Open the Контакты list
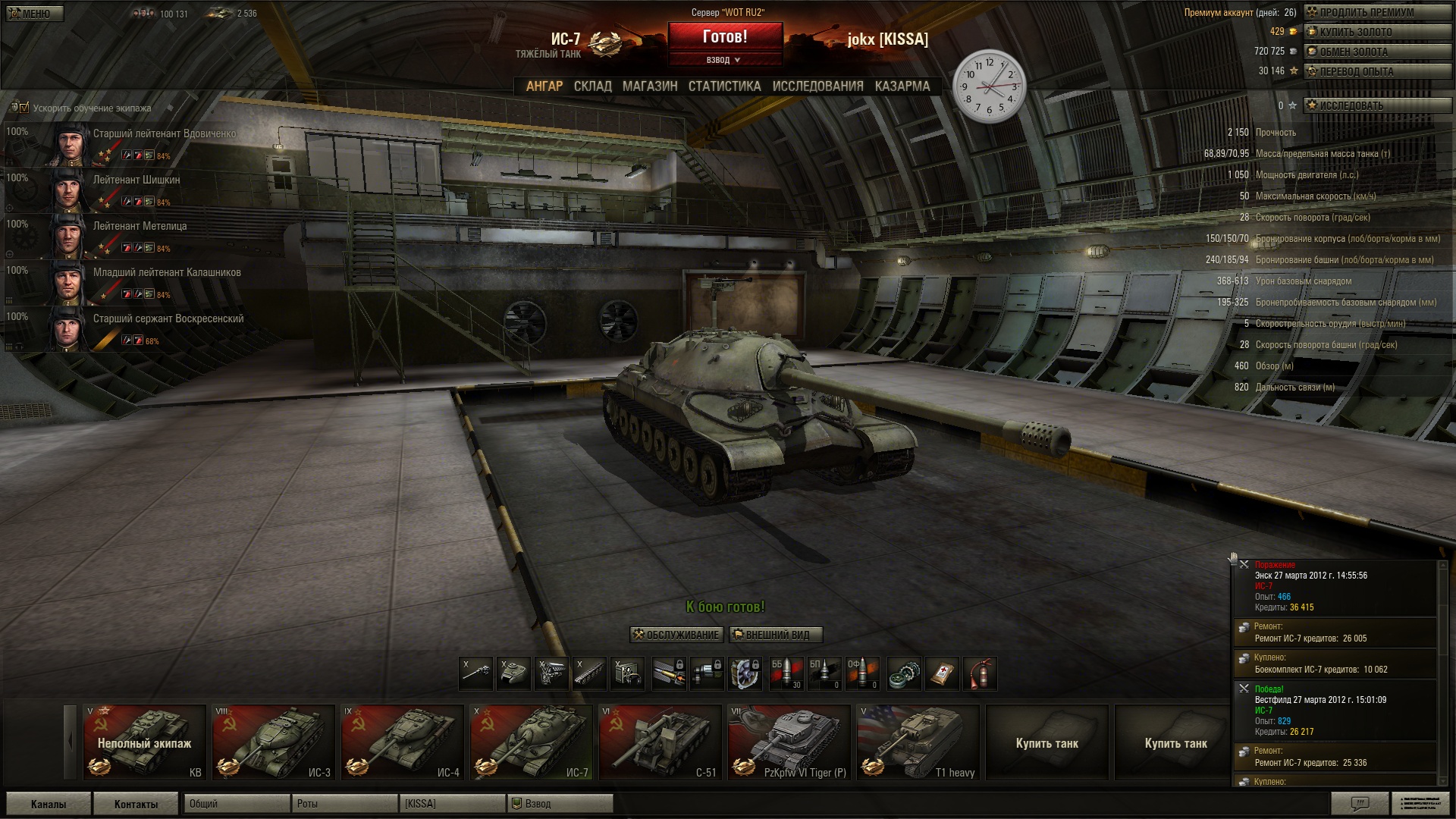Screen dimensions: 1456x819 [x=136, y=804]
